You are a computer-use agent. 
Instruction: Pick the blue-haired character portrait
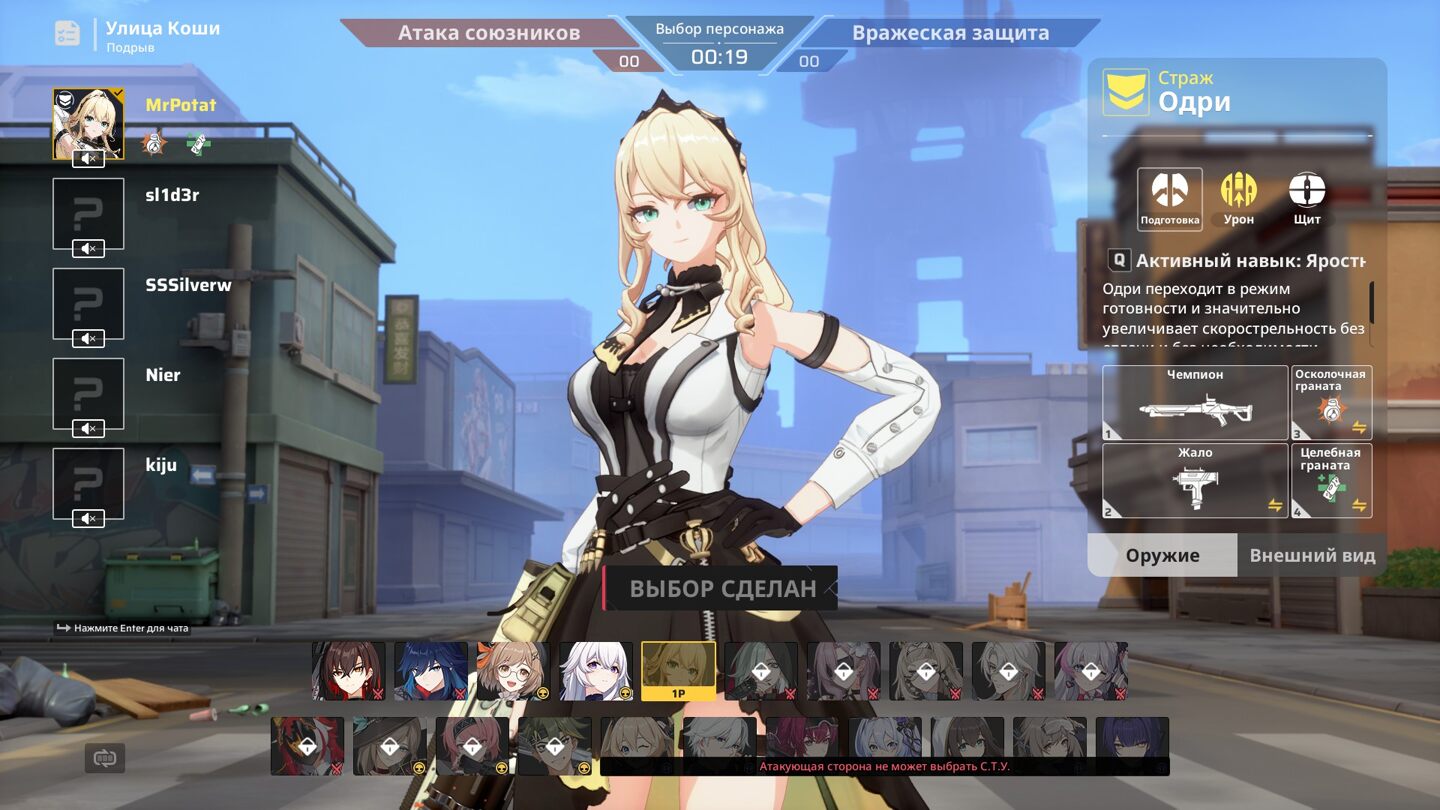click(431, 671)
